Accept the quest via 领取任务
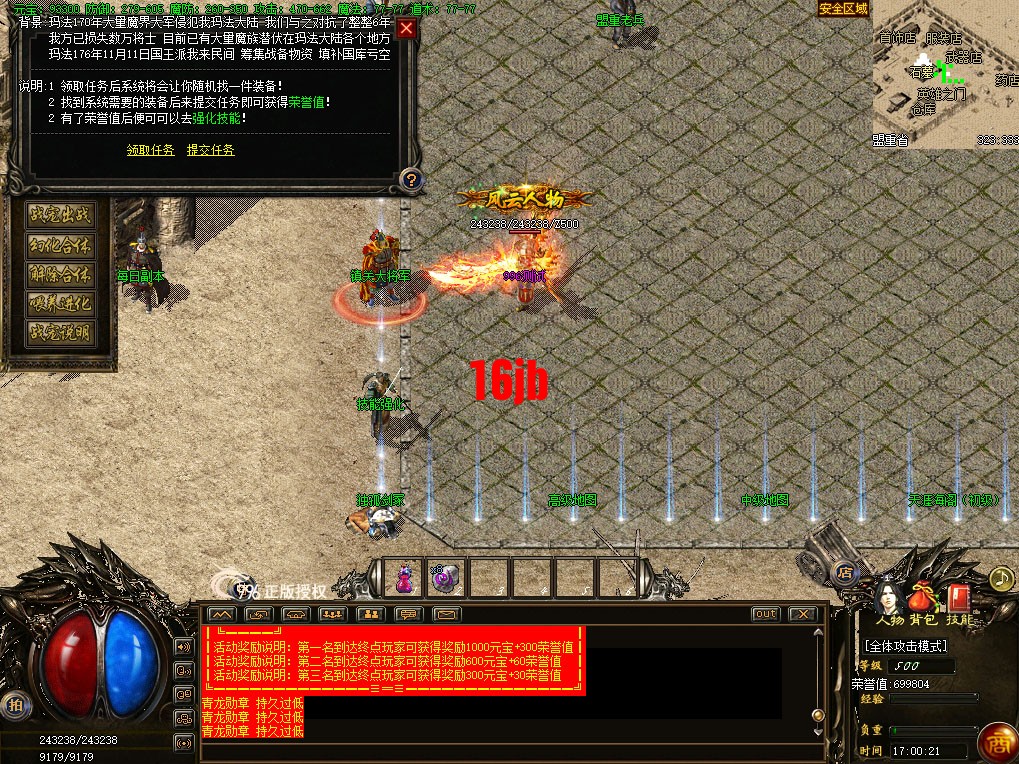Image resolution: width=1019 pixels, height=764 pixels. (150, 150)
